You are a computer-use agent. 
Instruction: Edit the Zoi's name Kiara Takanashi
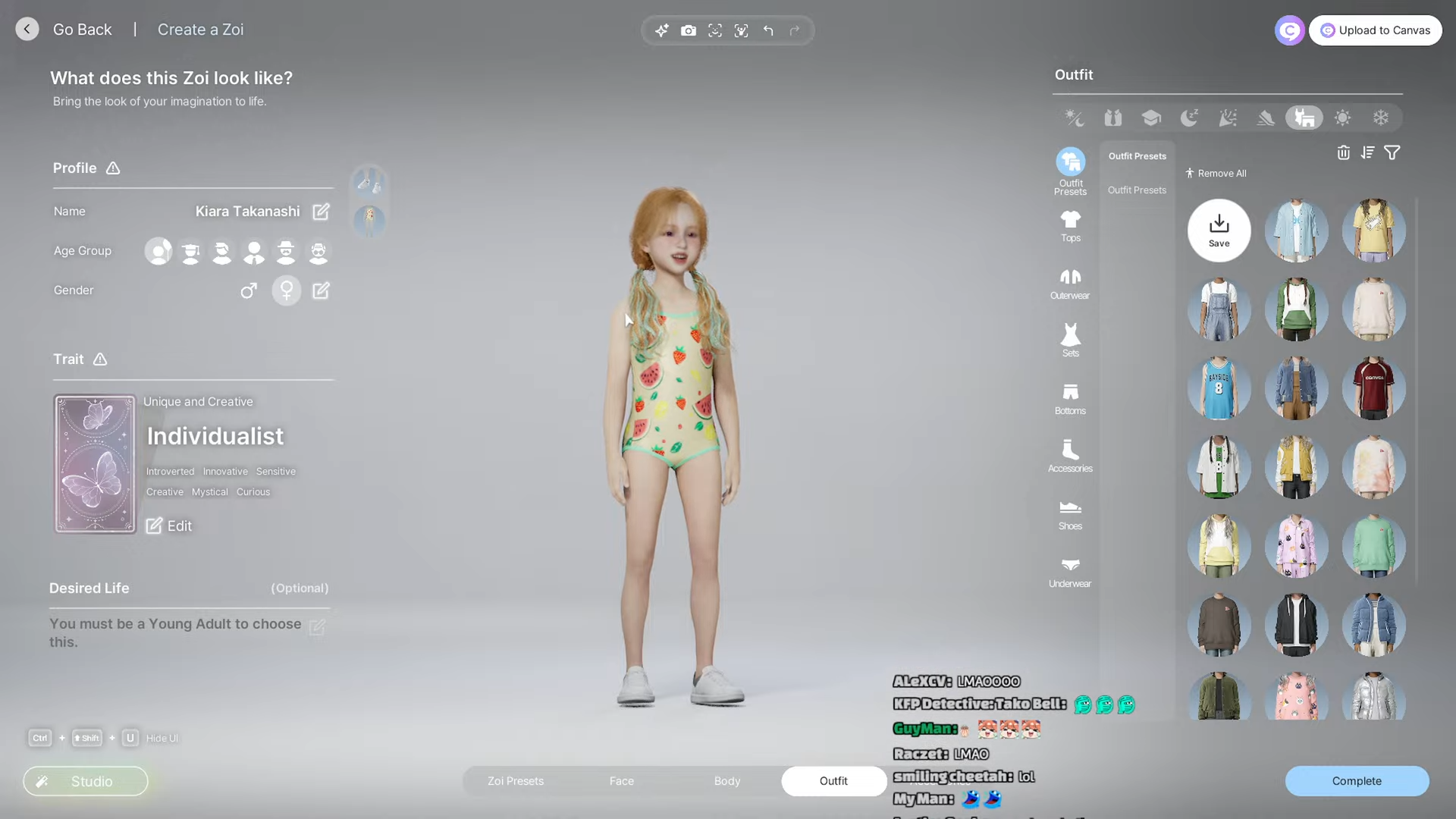point(321,212)
